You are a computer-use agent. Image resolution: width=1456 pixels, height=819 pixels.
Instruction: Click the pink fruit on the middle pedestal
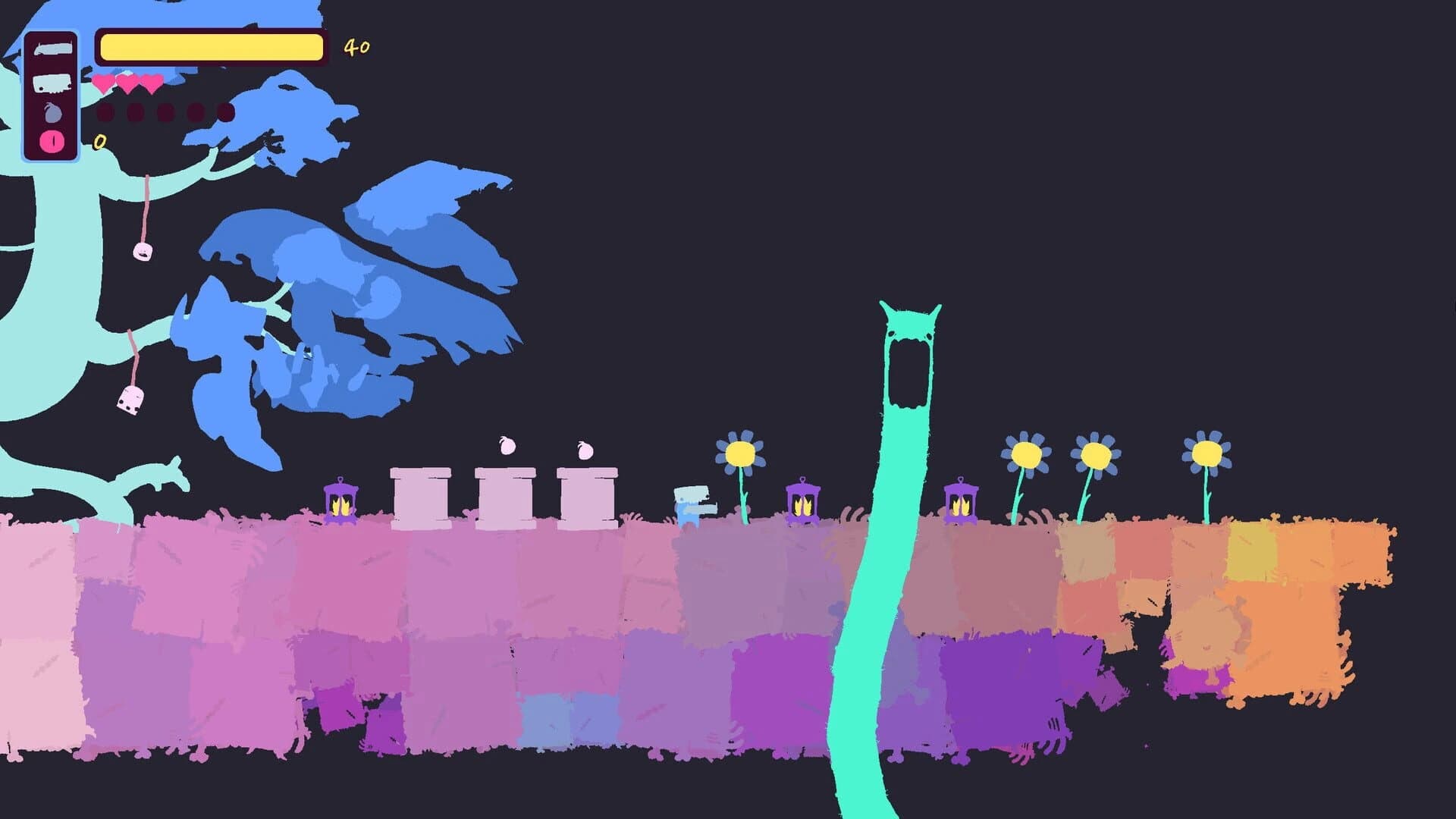pyautogui.click(x=508, y=445)
